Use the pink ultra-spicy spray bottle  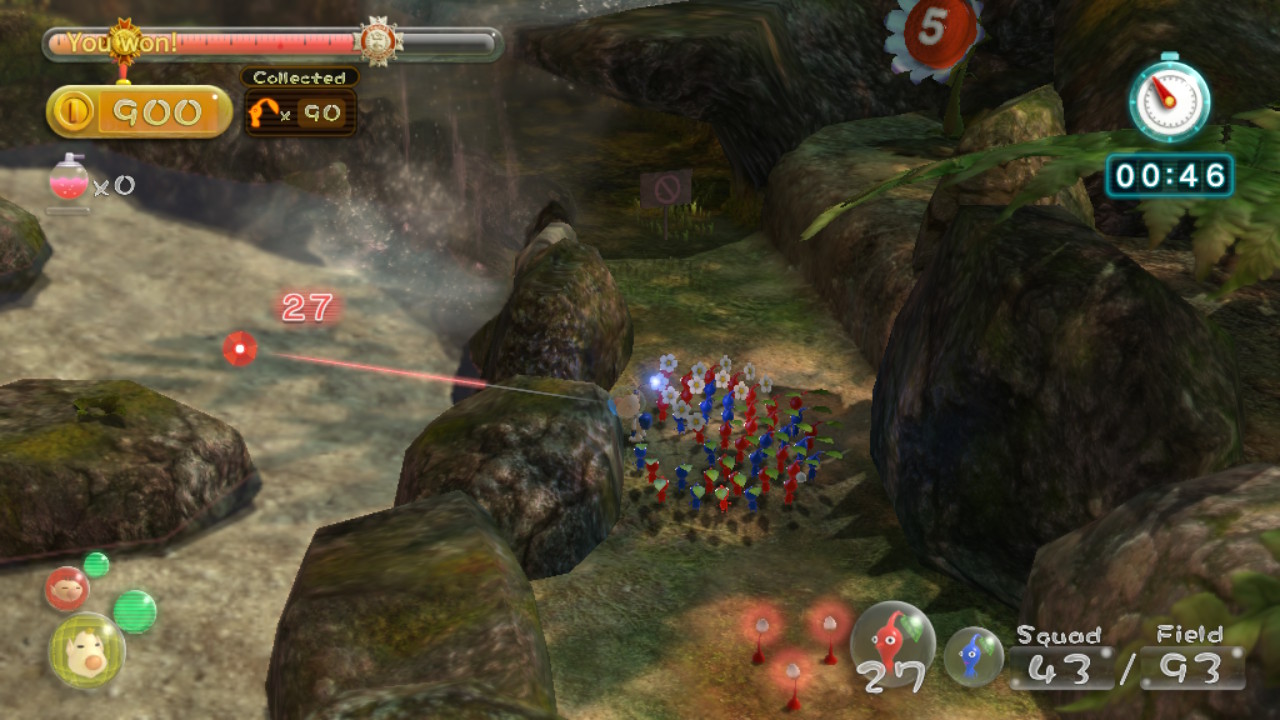[69, 181]
